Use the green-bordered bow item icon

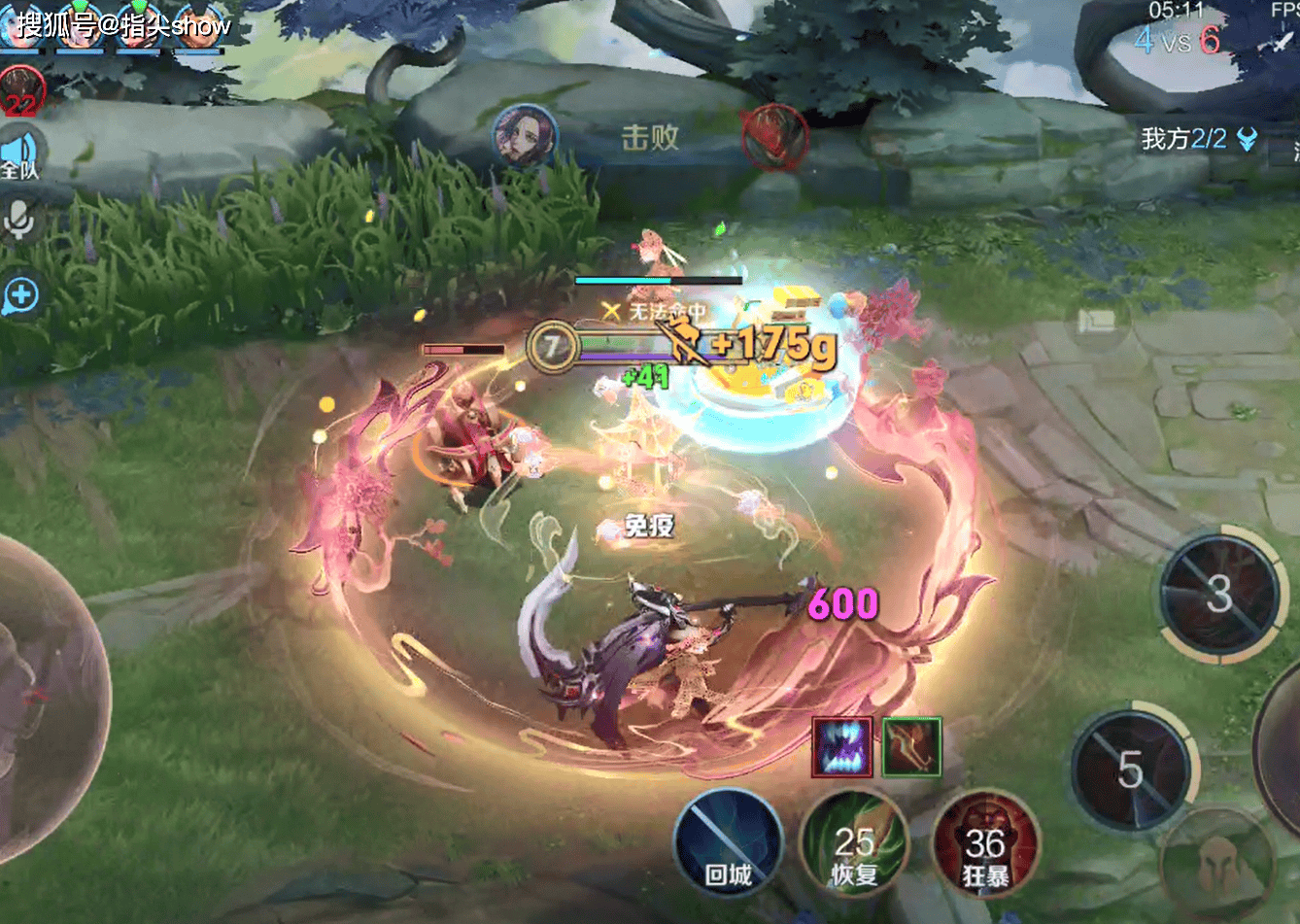click(911, 747)
